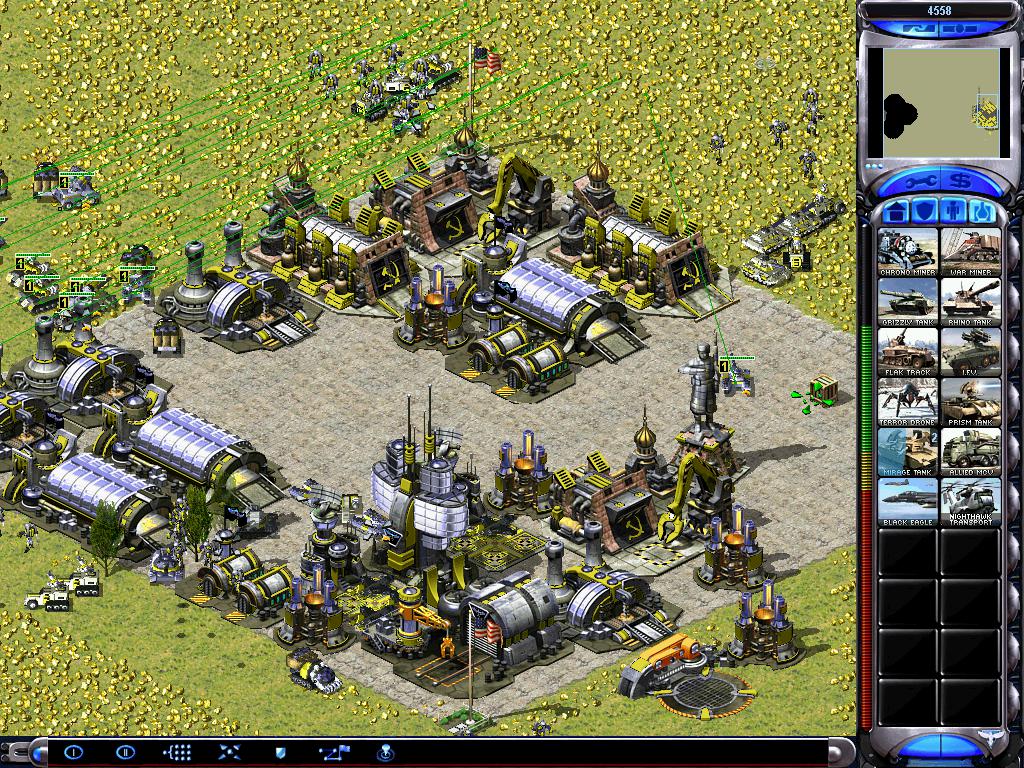Screen dimensions: 1024x768
Task: Queue a Chrono Miner for production
Action: [908, 251]
